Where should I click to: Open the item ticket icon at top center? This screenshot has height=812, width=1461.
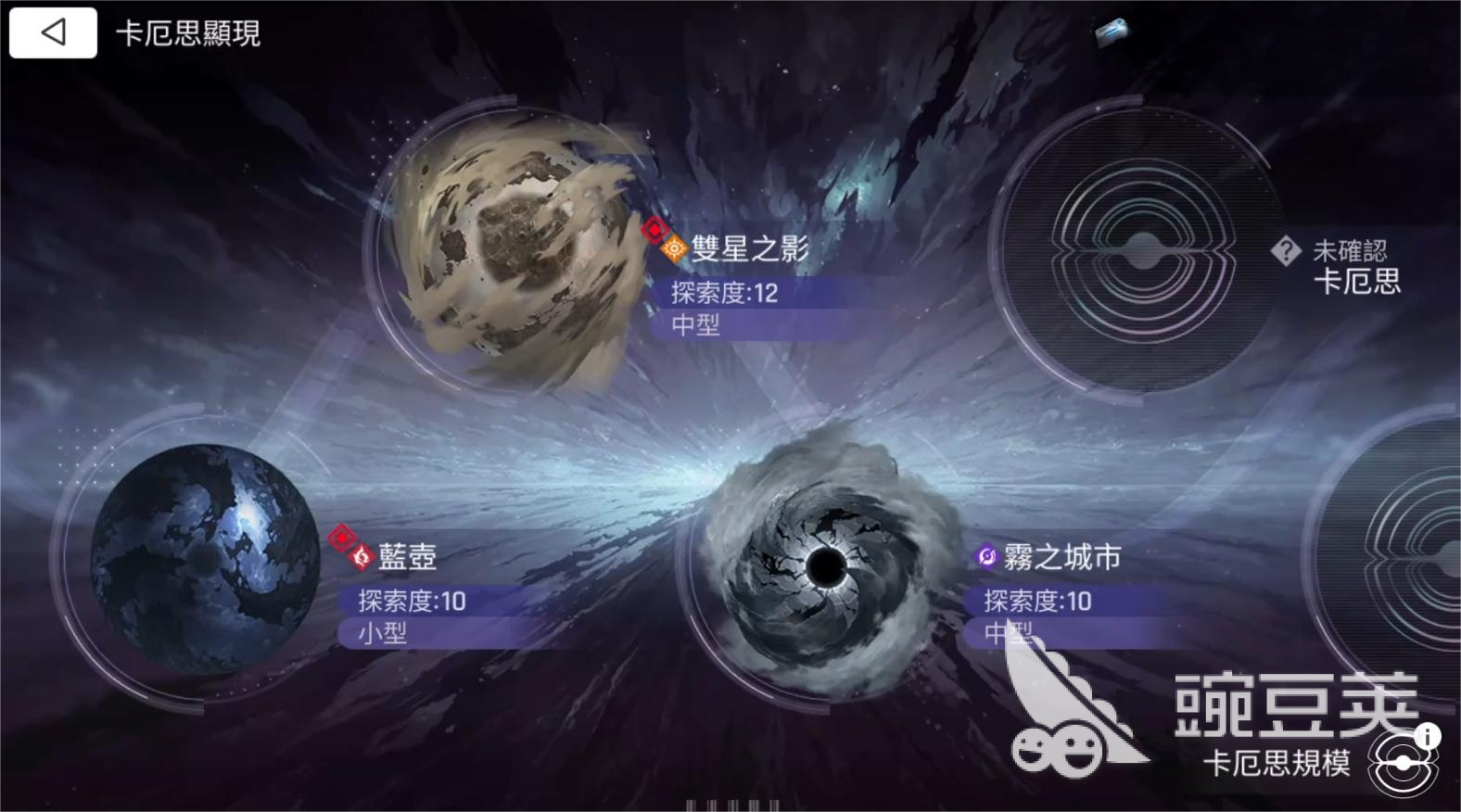1112,32
